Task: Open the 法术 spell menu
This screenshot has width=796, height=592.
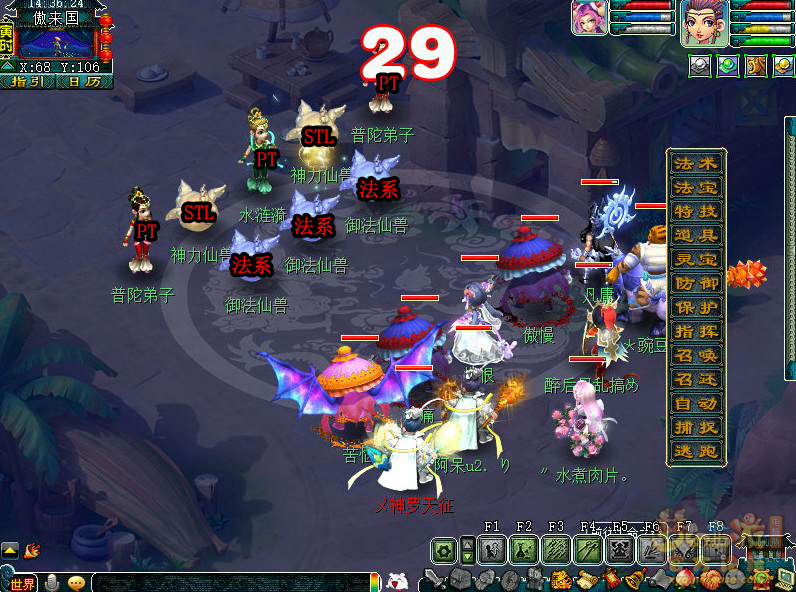Action: pyautogui.click(x=696, y=163)
